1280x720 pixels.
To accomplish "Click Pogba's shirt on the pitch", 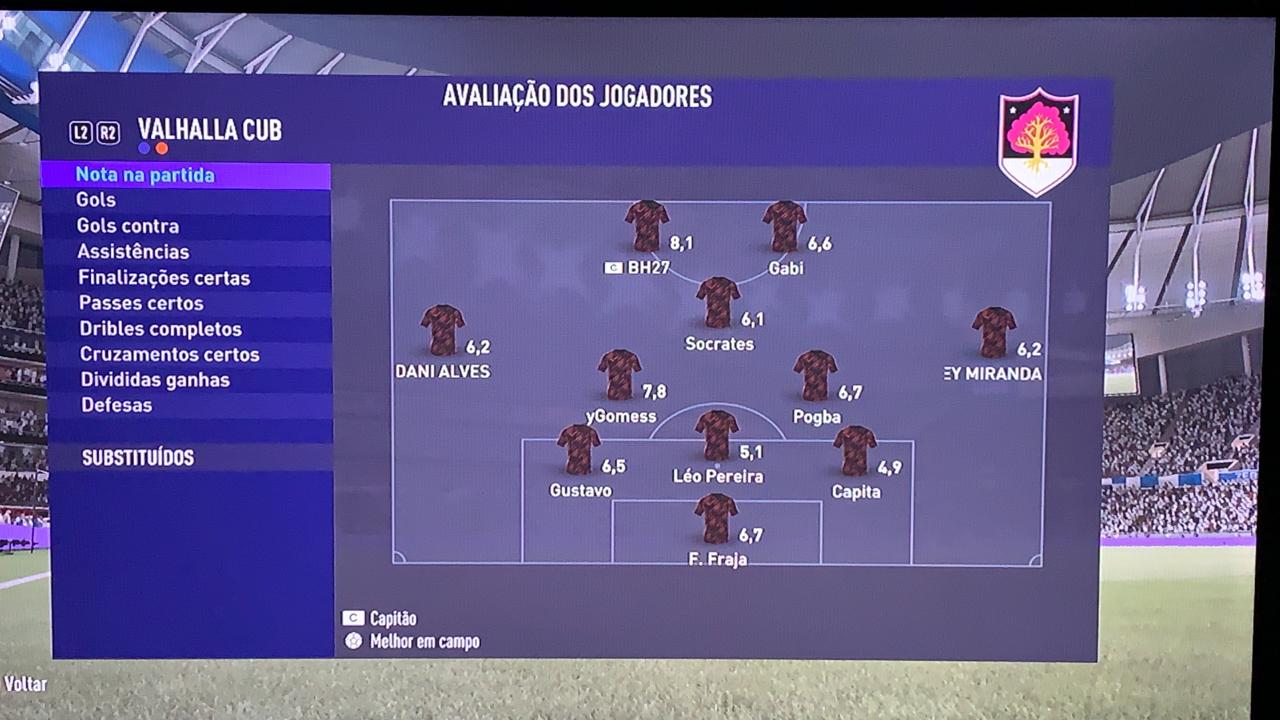I will tap(815, 375).
